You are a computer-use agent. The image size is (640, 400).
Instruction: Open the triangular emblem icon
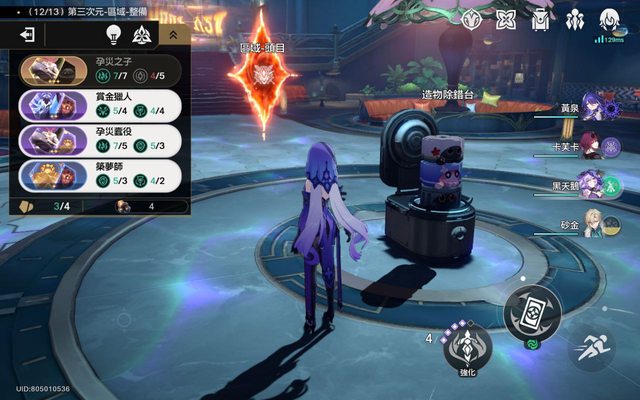pyautogui.click(x=141, y=34)
